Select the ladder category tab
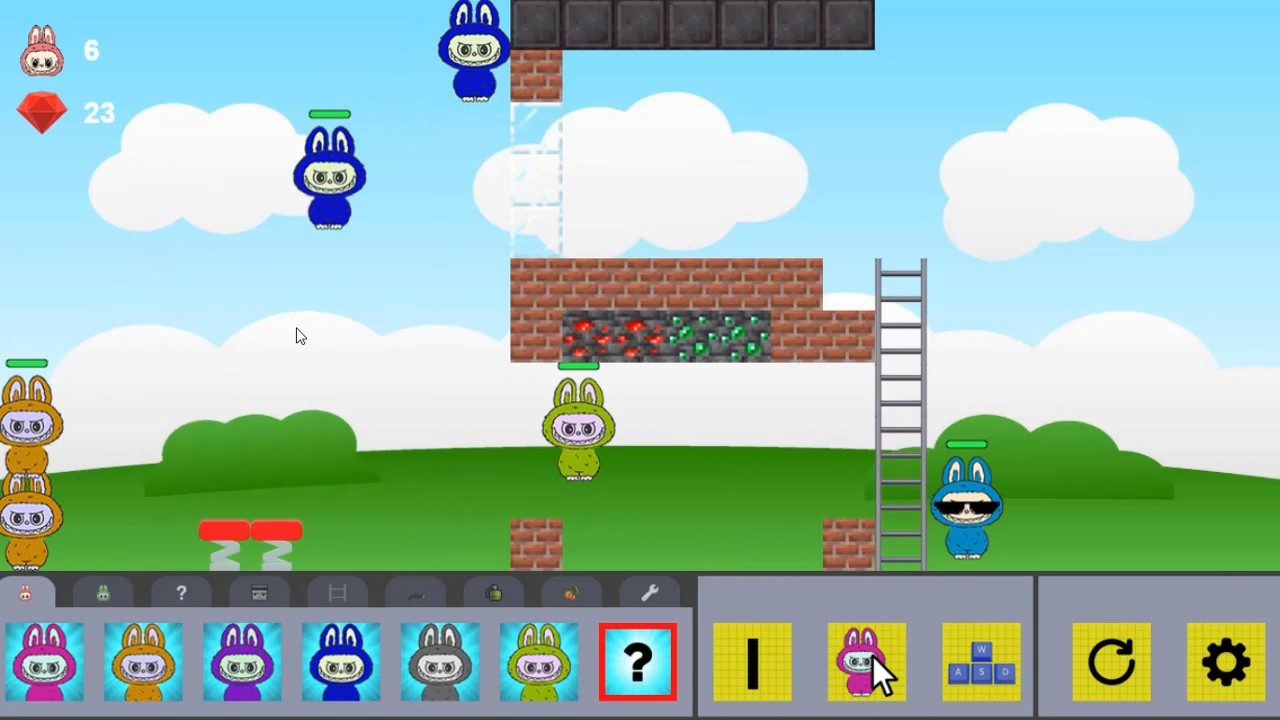Screen dimensions: 1280x720 point(336,592)
